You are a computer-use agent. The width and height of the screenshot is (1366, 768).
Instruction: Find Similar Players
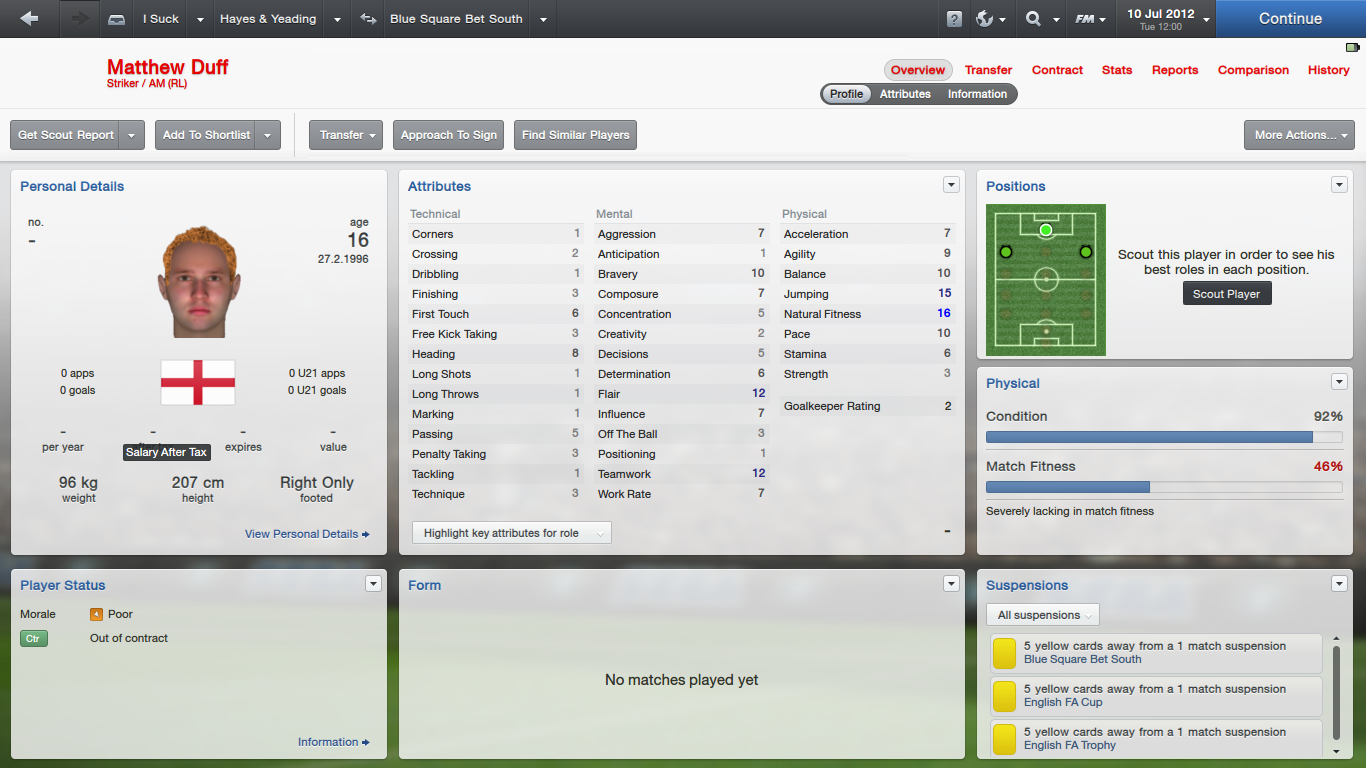tap(575, 135)
